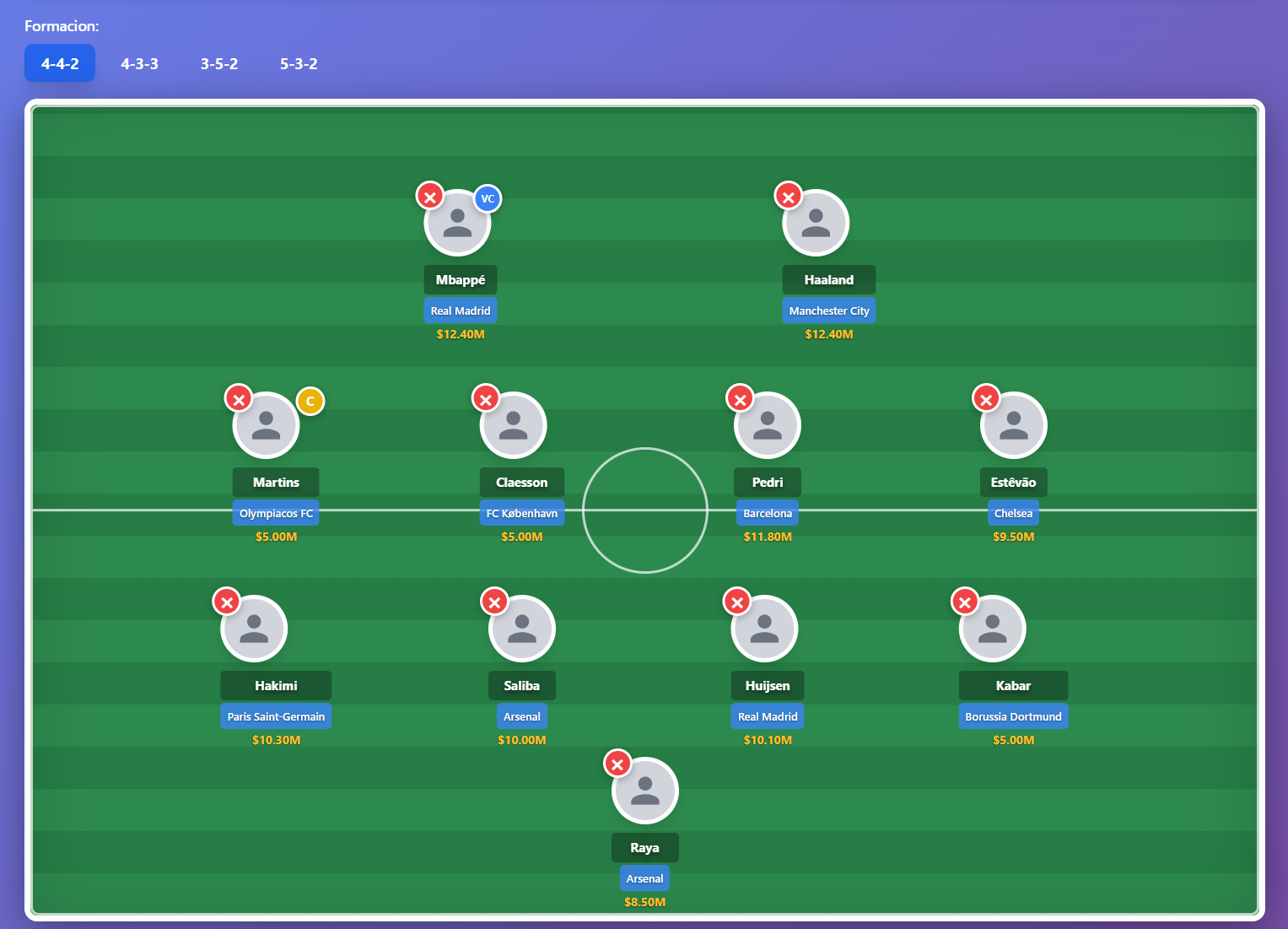Open Huijsen's player avatar
The width and height of the screenshot is (1288, 929).
point(766,628)
